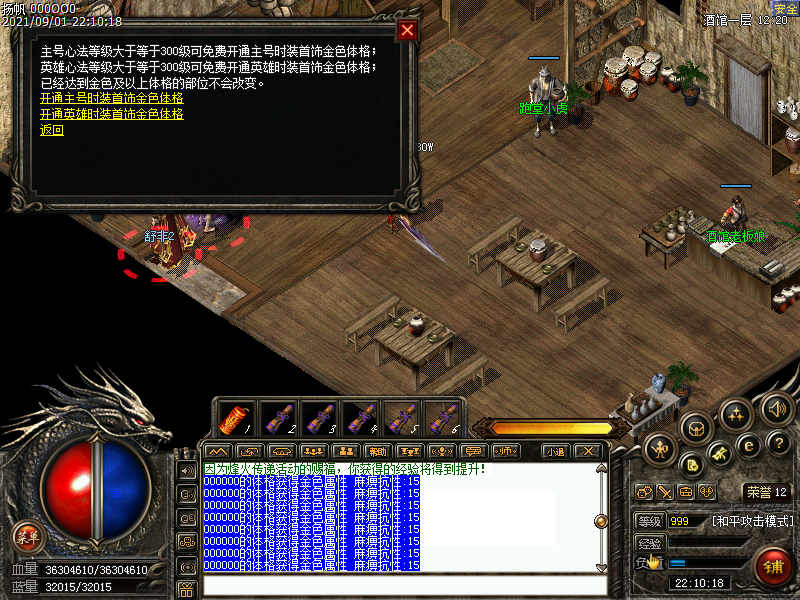Use the red firecracker in hotbar slot 1
800x600 pixels.
[x=235, y=418]
